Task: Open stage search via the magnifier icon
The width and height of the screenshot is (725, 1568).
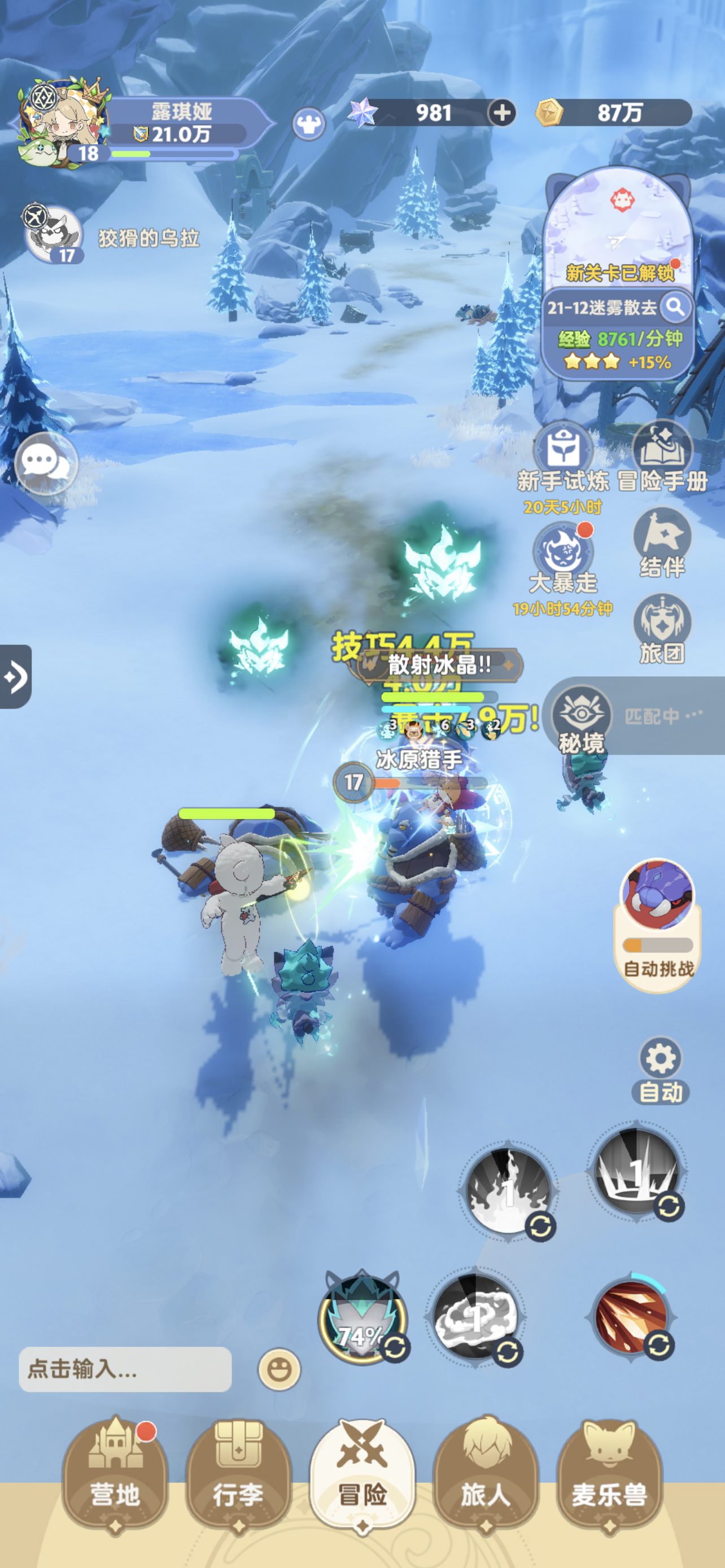Action: [676, 309]
